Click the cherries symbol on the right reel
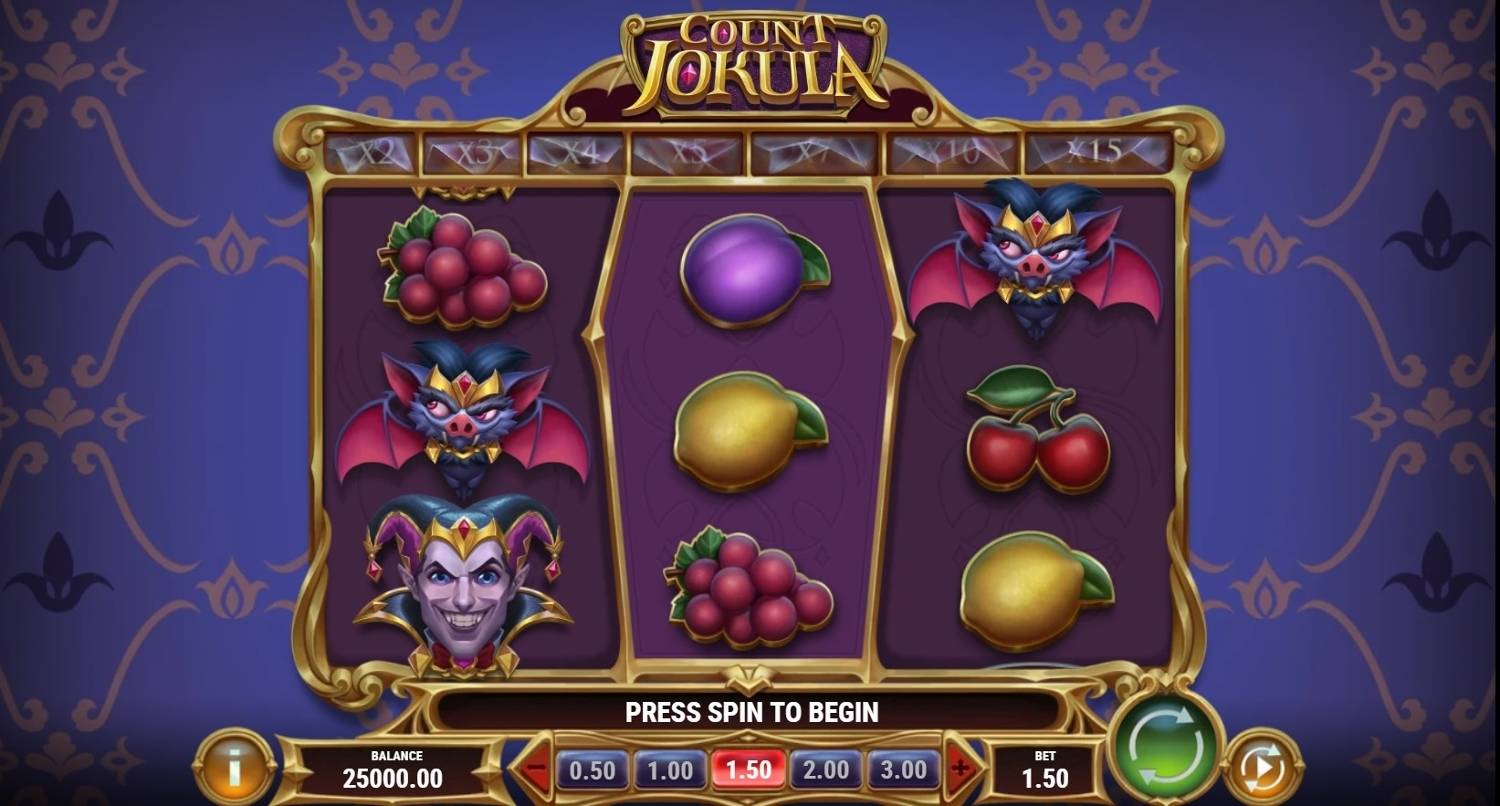Image resolution: width=1500 pixels, height=806 pixels. tap(1040, 435)
